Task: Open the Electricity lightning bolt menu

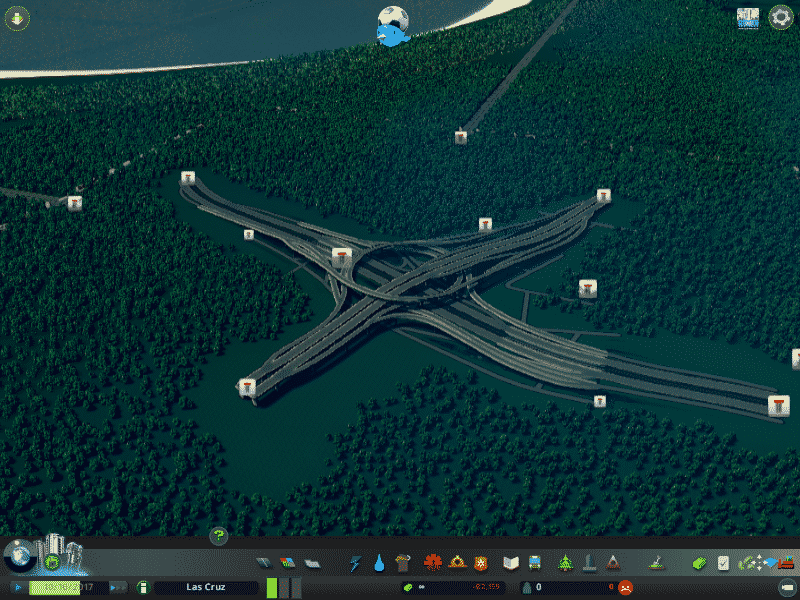Action: point(355,563)
